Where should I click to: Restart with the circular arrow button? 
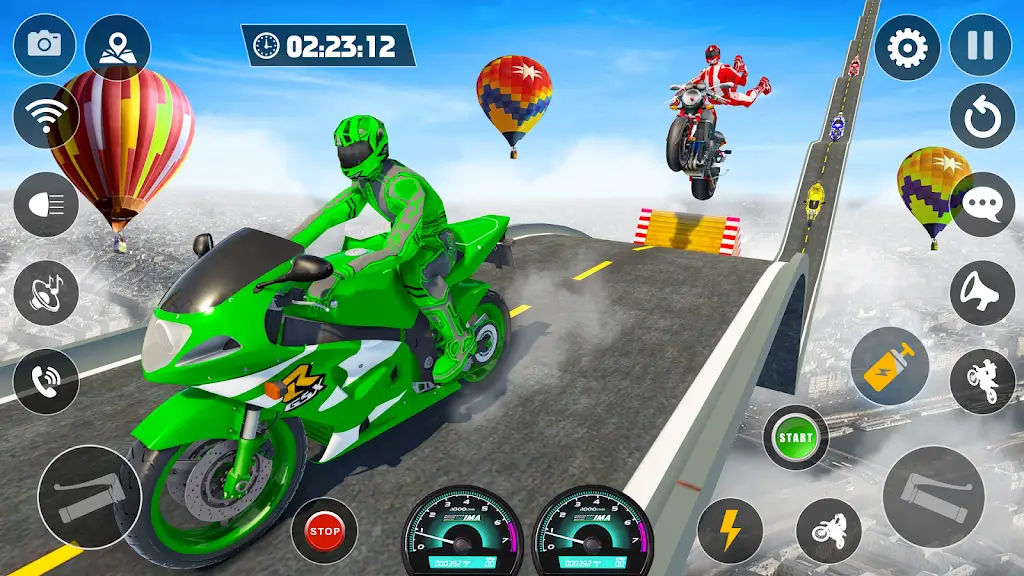(x=982, y=117)
